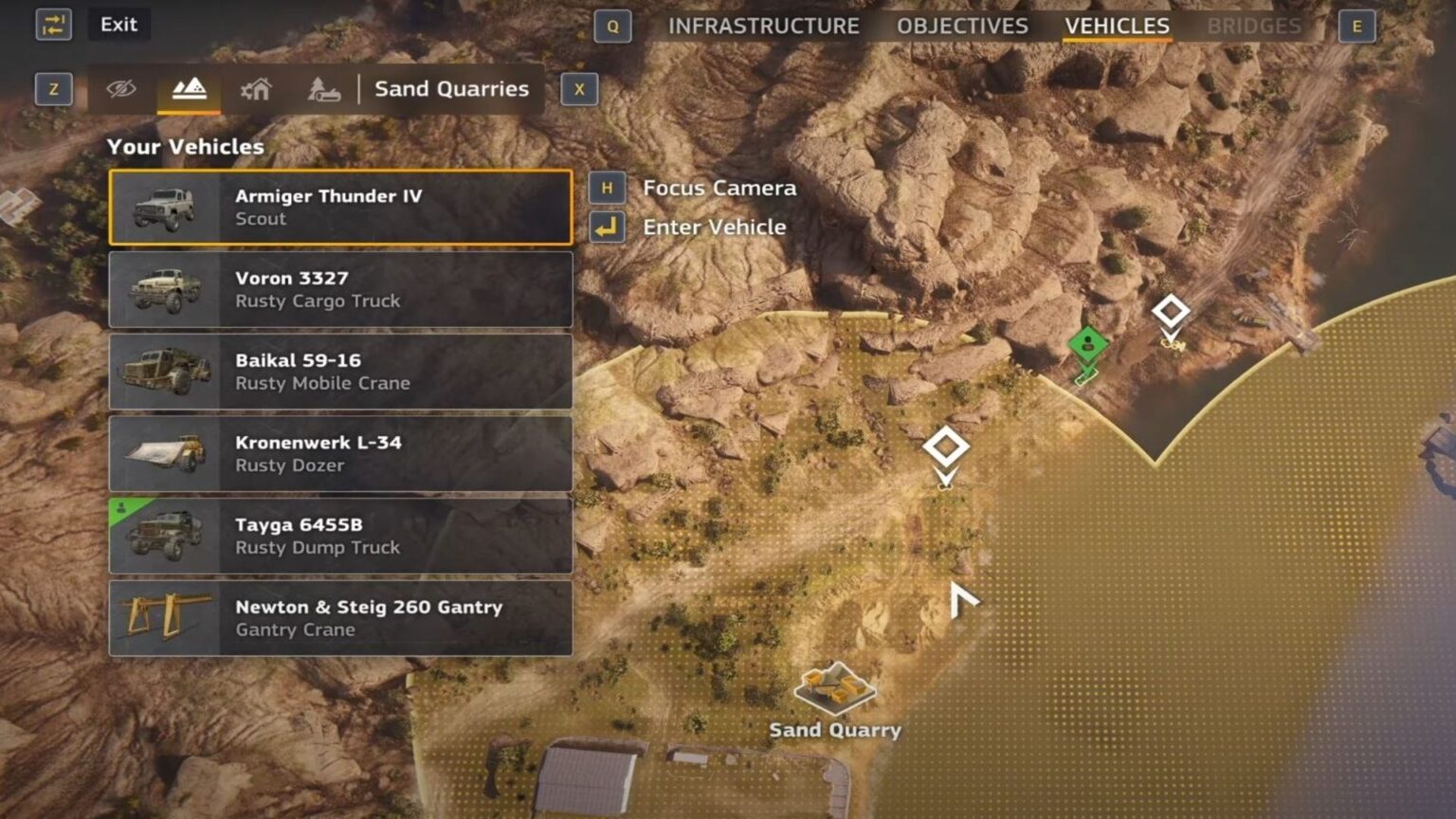1456x819 pixels.
Task: Select the house buildings map filter
Action: [x=256, y=89]
